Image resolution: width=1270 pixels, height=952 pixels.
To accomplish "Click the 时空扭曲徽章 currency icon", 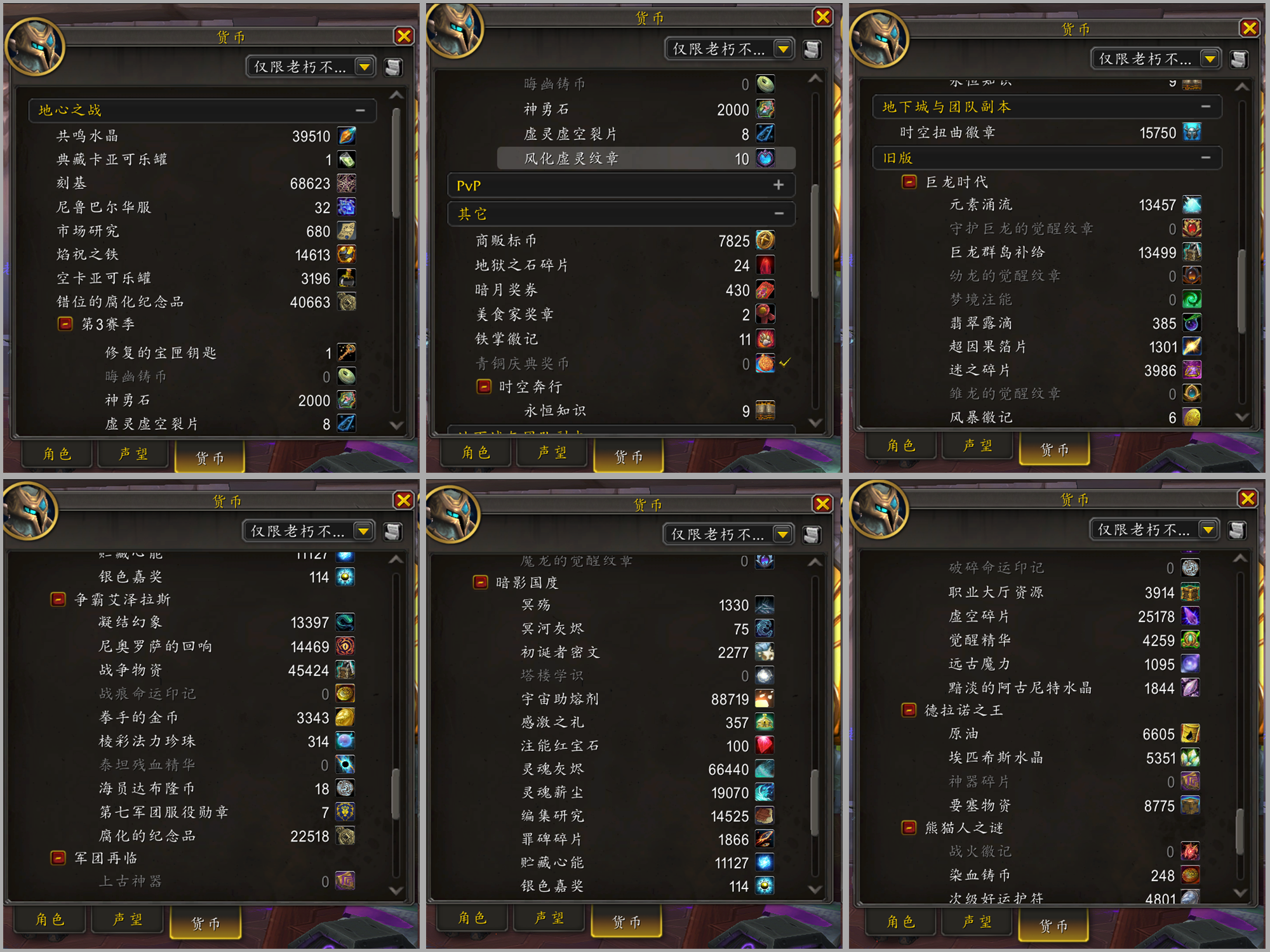I will click(1193, 132).
